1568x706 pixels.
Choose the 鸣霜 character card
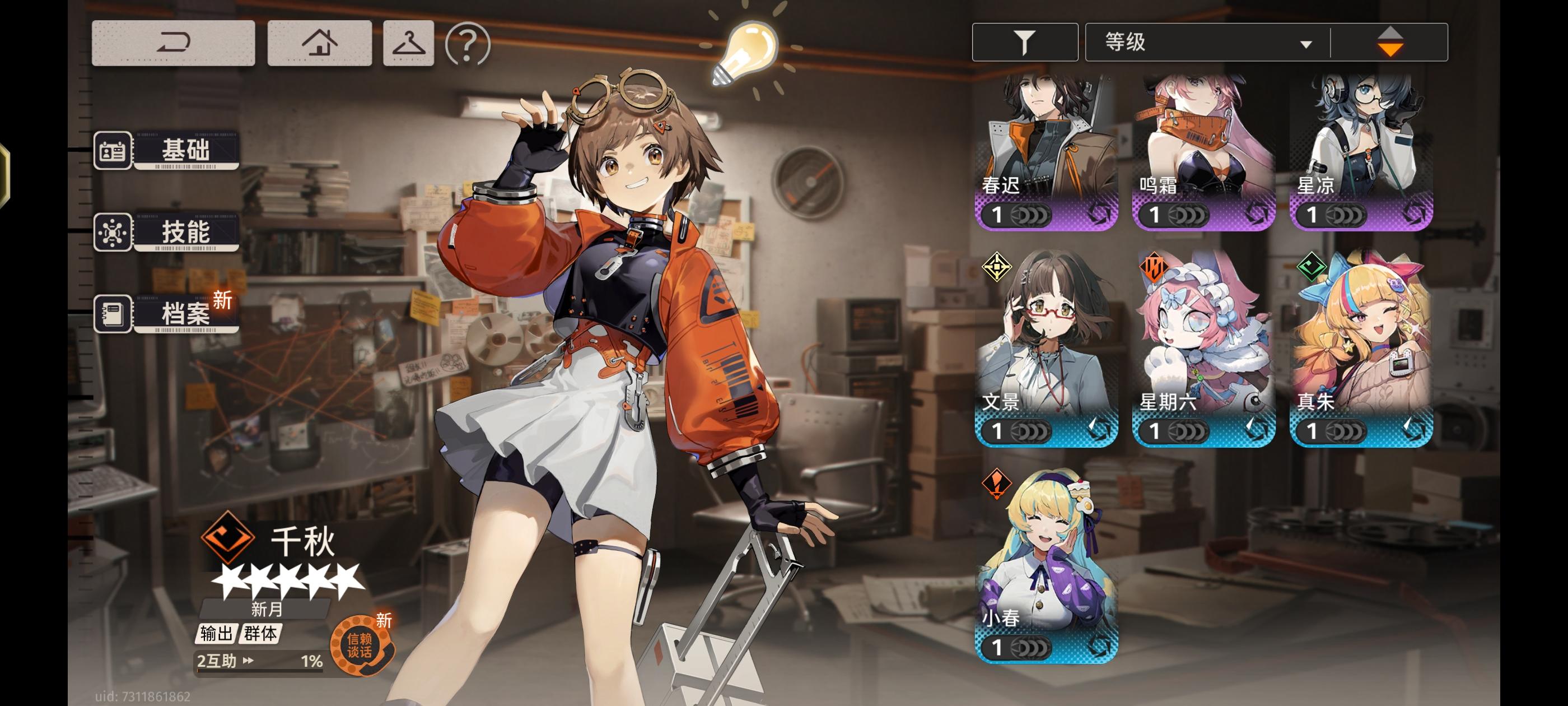(1203, 152)
